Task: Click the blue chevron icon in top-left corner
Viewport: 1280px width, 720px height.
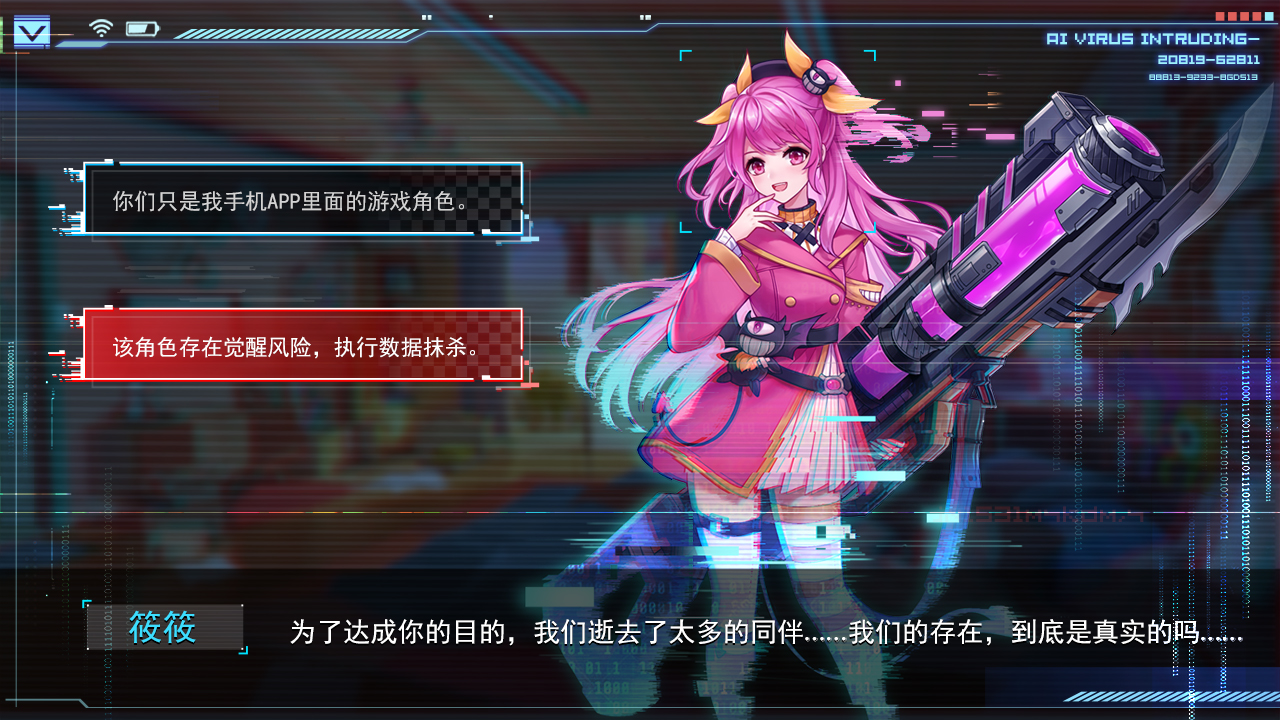Action: click(x=32, y=30)
